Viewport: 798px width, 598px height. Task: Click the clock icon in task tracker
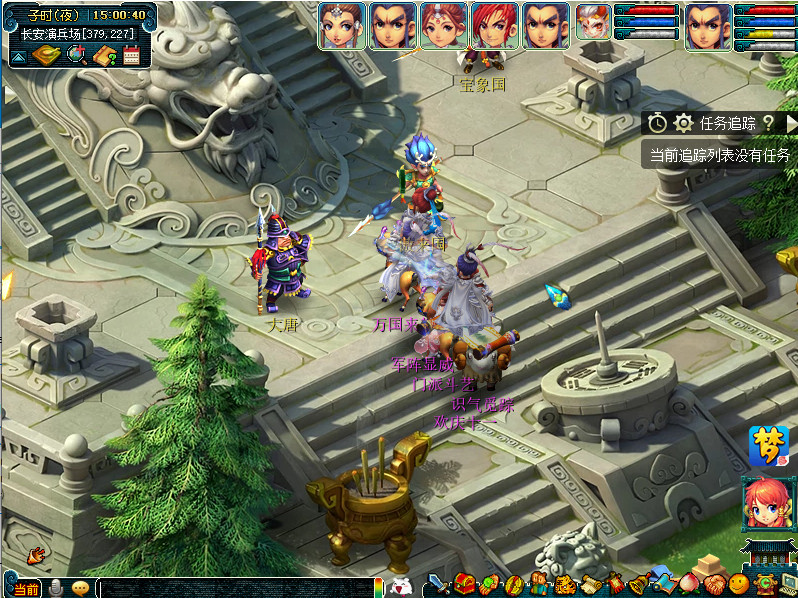click(657, 123)
